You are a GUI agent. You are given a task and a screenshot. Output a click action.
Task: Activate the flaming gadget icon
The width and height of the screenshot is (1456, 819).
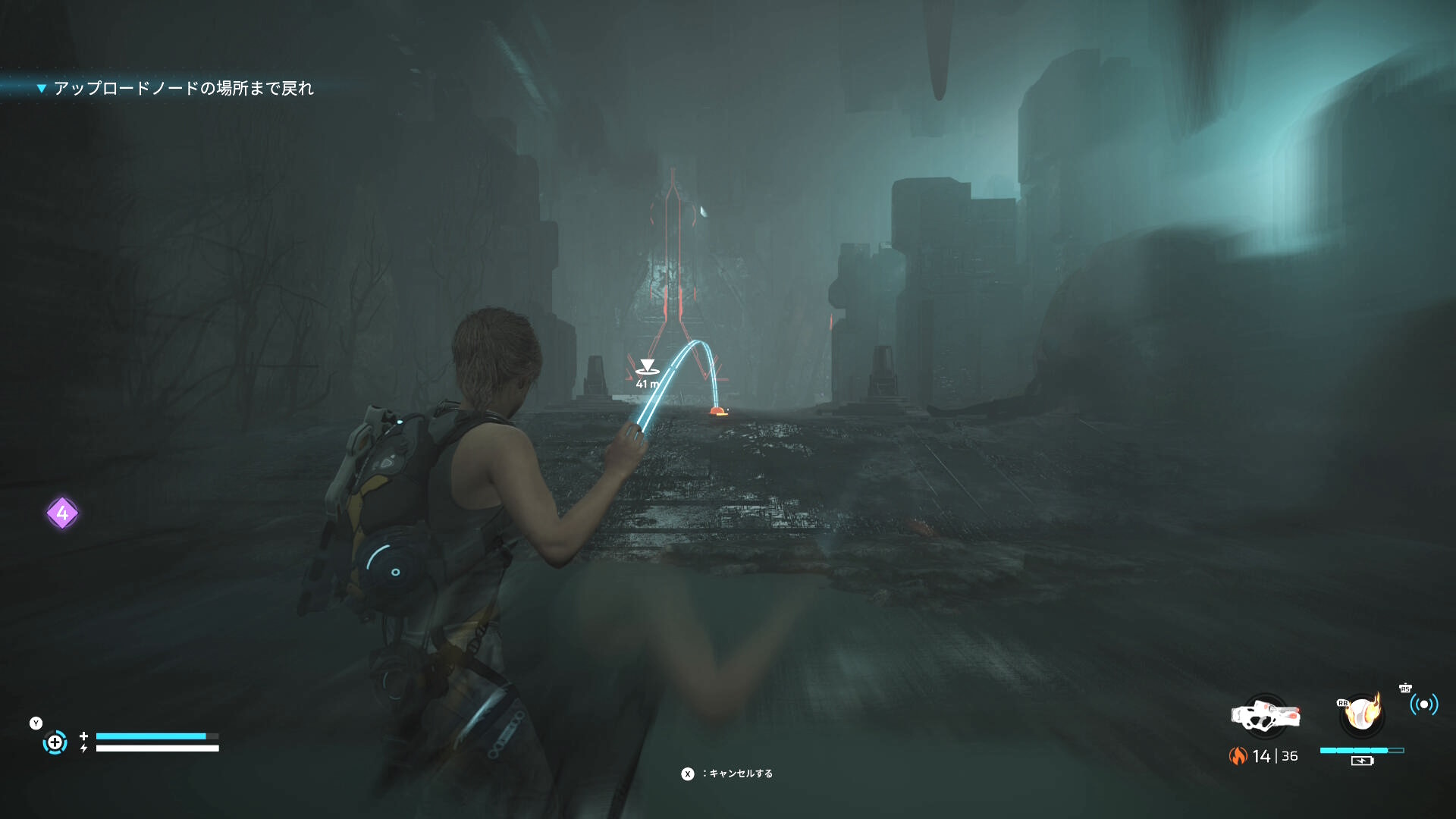[1362, 714]
